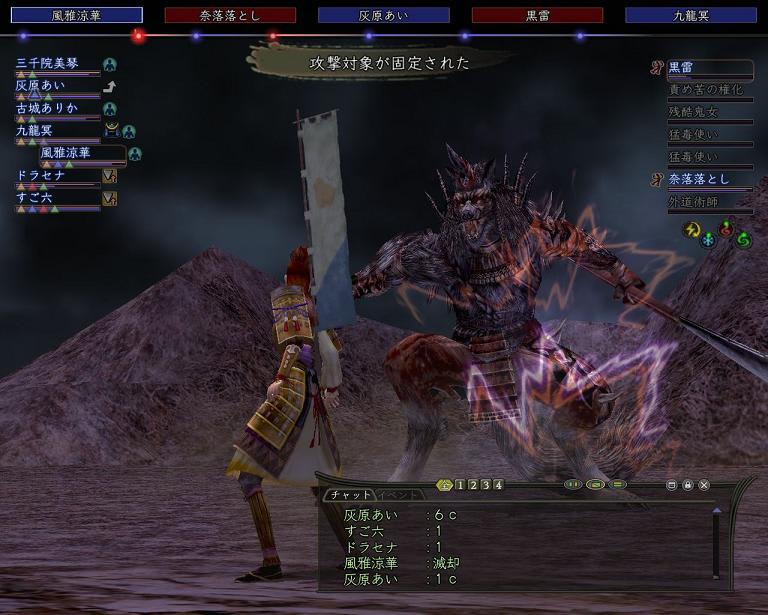
Task: Switch to chat window number 3
Action: (485, 485)
